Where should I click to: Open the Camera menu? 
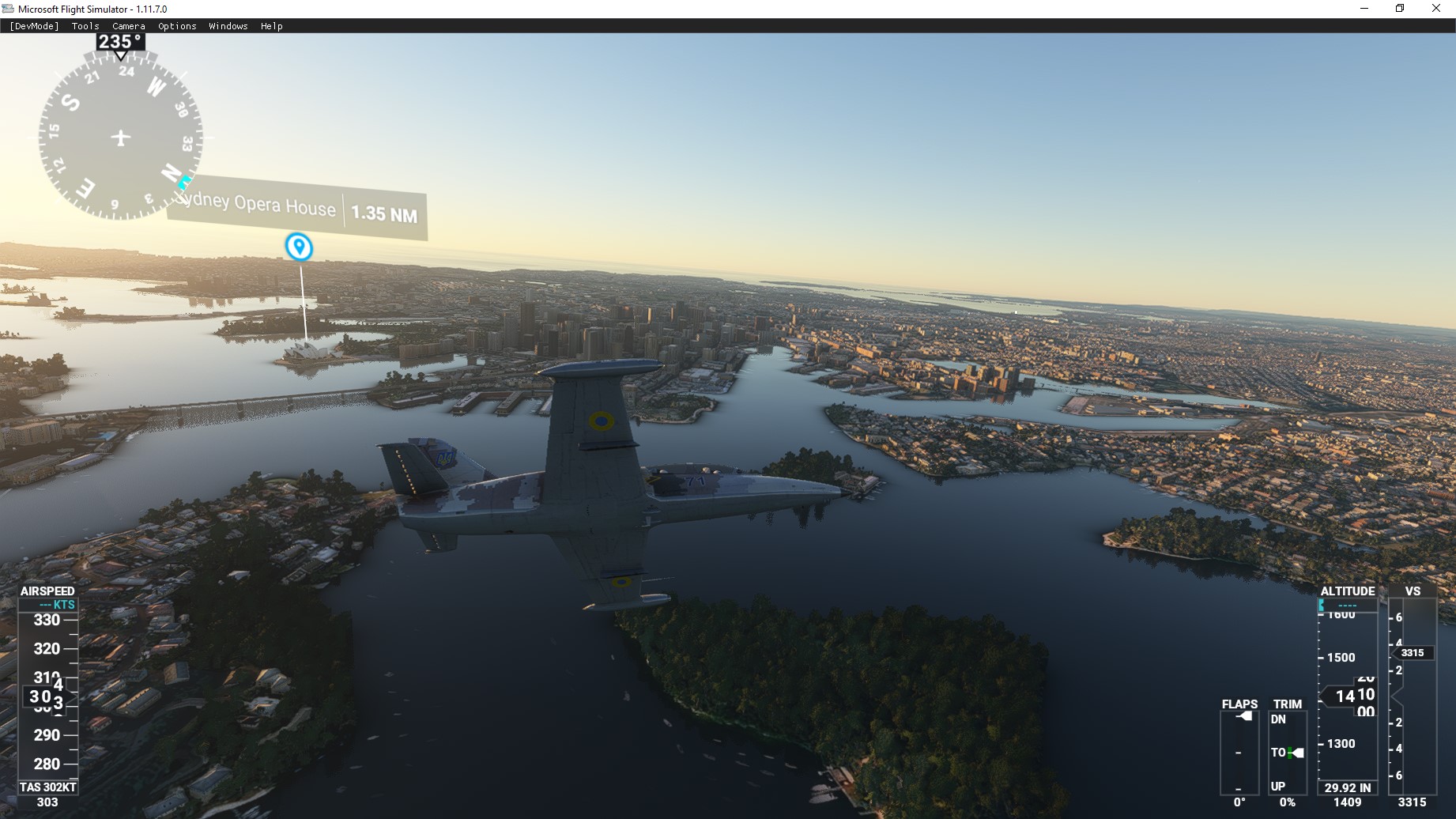(x=129, y=26)
